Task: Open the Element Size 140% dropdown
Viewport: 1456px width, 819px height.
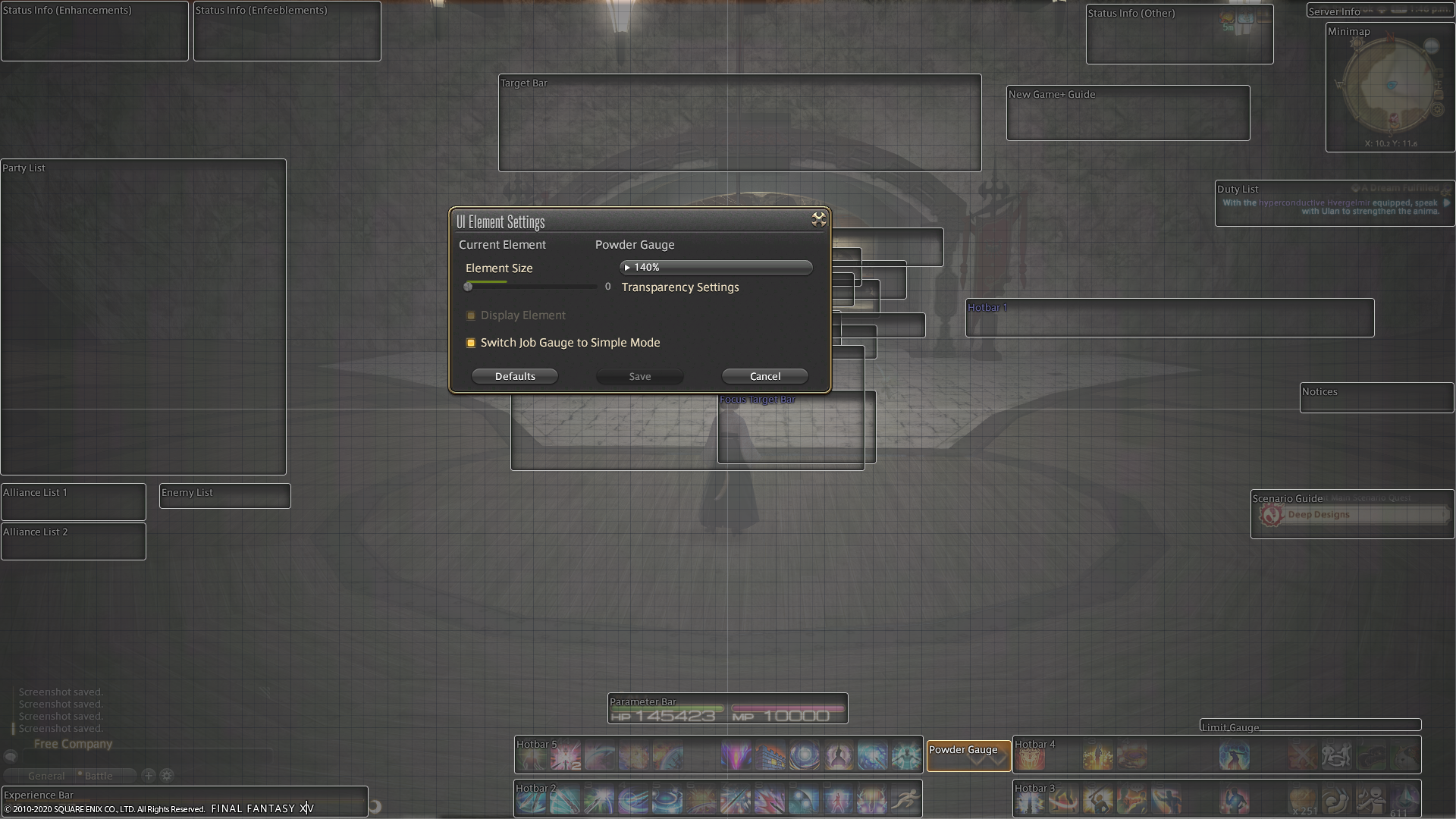Action: [x=715, y=267]
